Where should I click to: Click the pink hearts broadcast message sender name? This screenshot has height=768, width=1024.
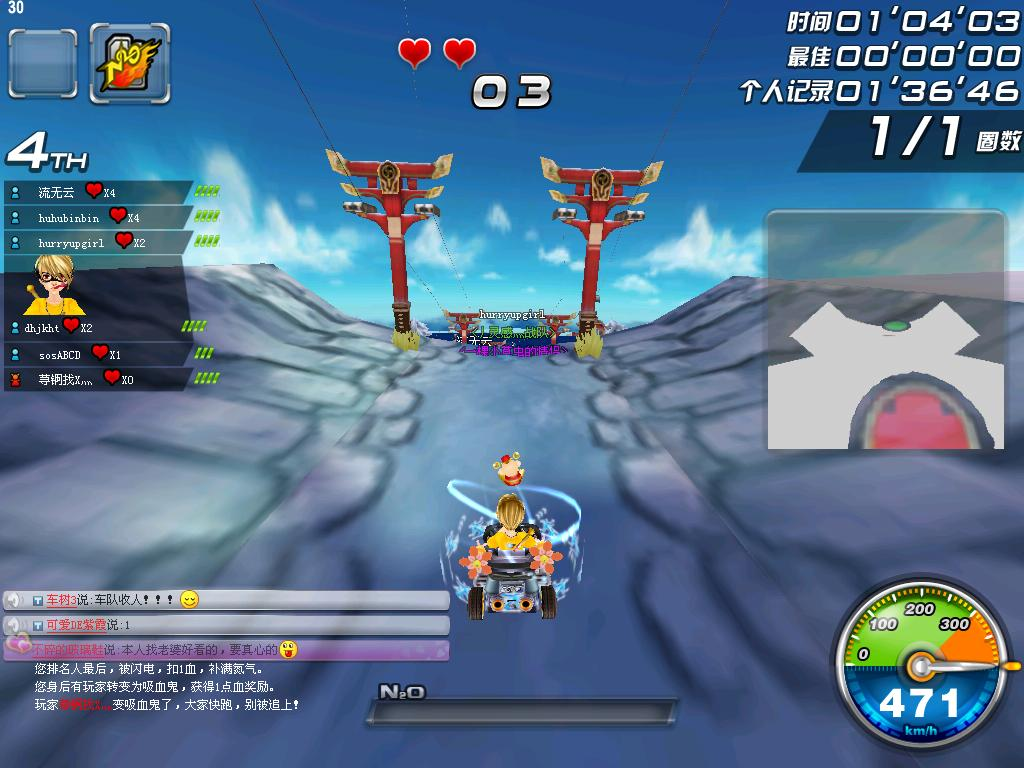68,650
